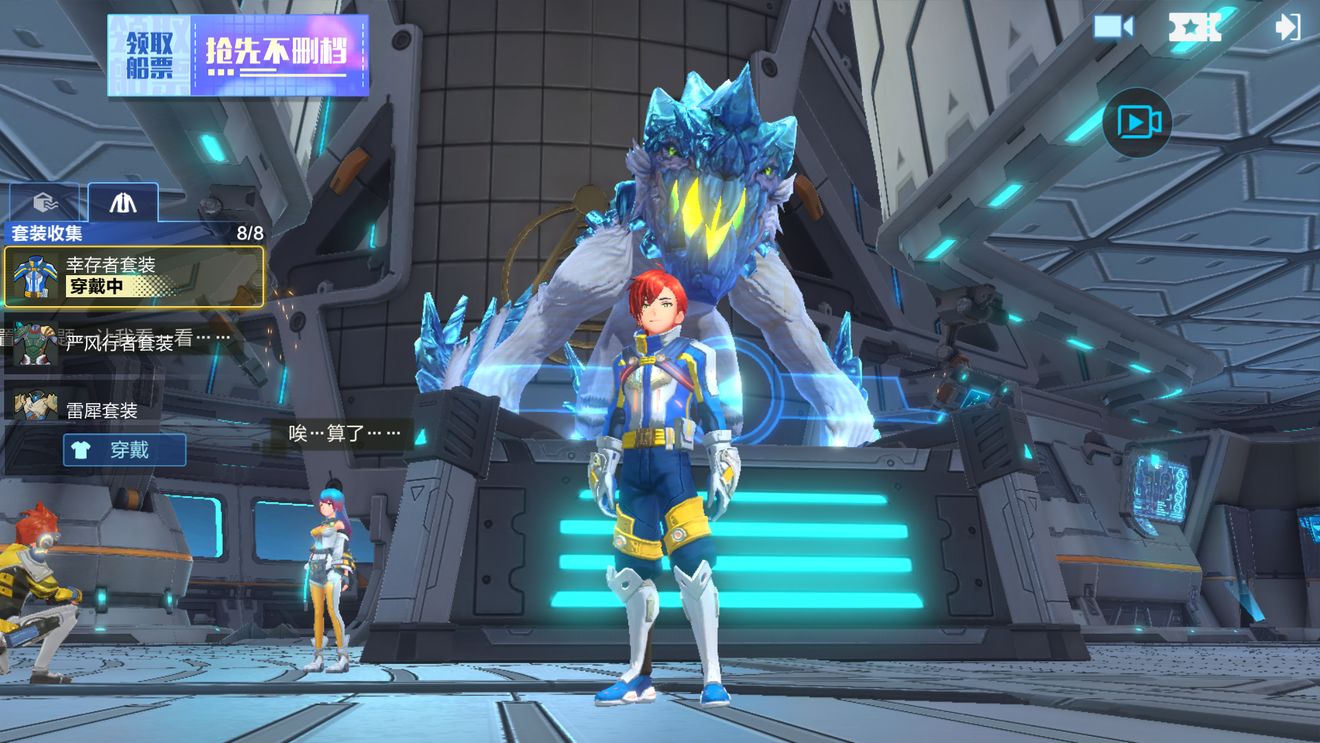Switch to the jacket outfit tab
Image resolution: width=1320 pixels, height=743 pixels.
[x=123, y=202]
